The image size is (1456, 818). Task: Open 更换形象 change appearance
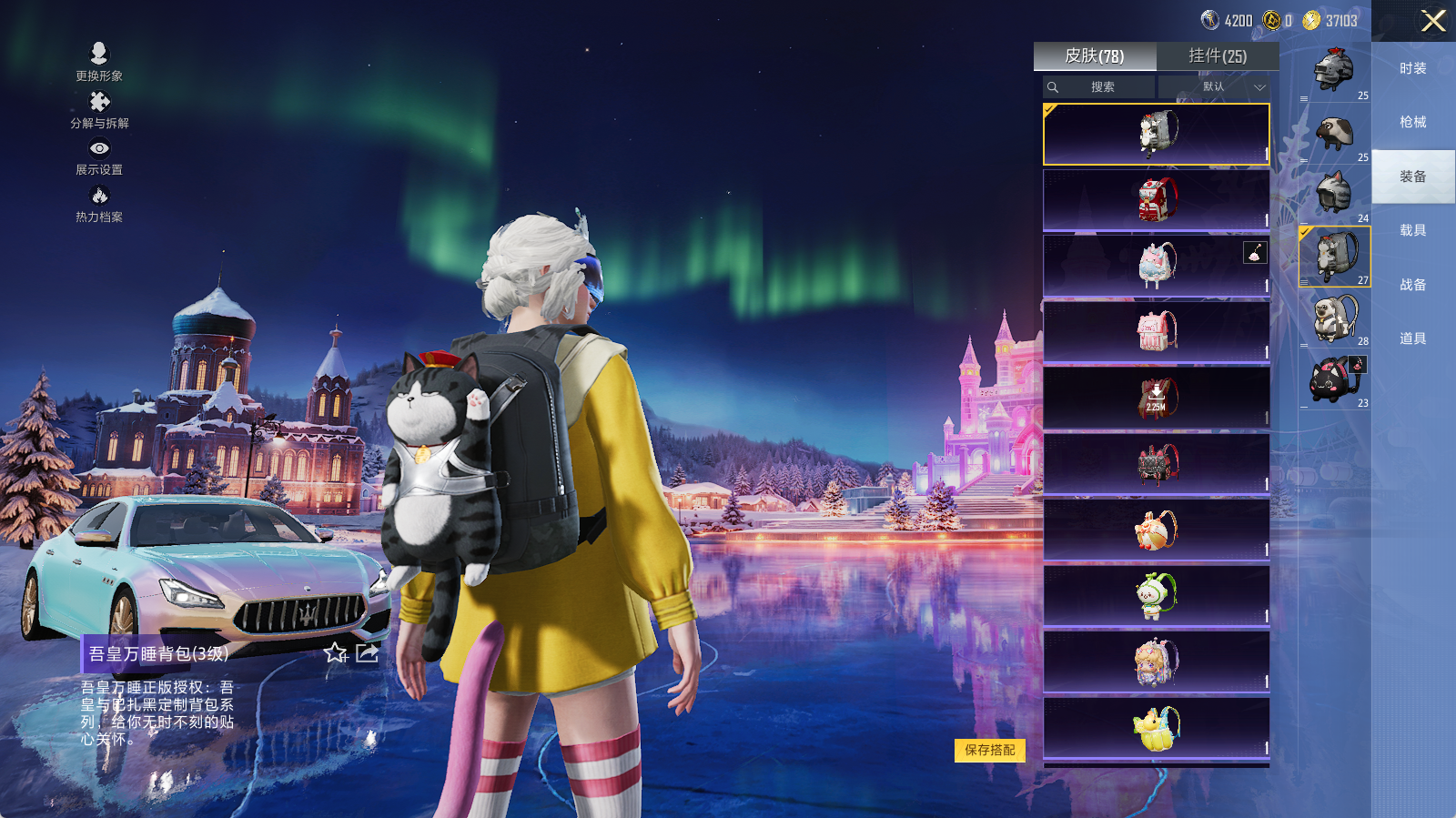[x=99, y=62]
